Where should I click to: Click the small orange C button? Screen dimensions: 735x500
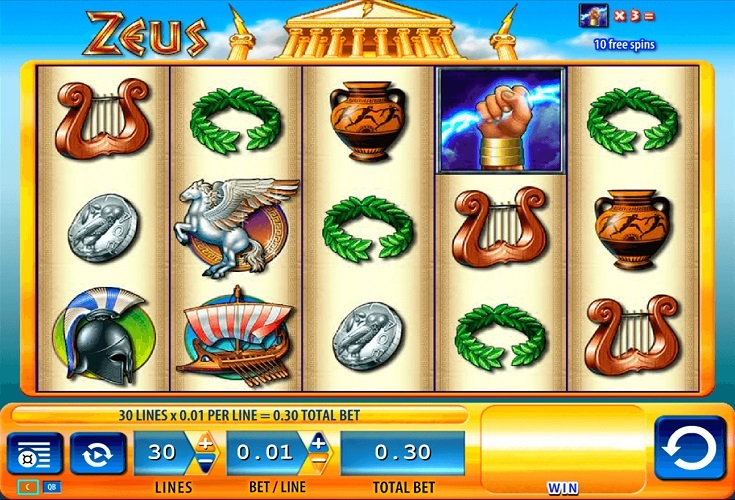(26, 487)
